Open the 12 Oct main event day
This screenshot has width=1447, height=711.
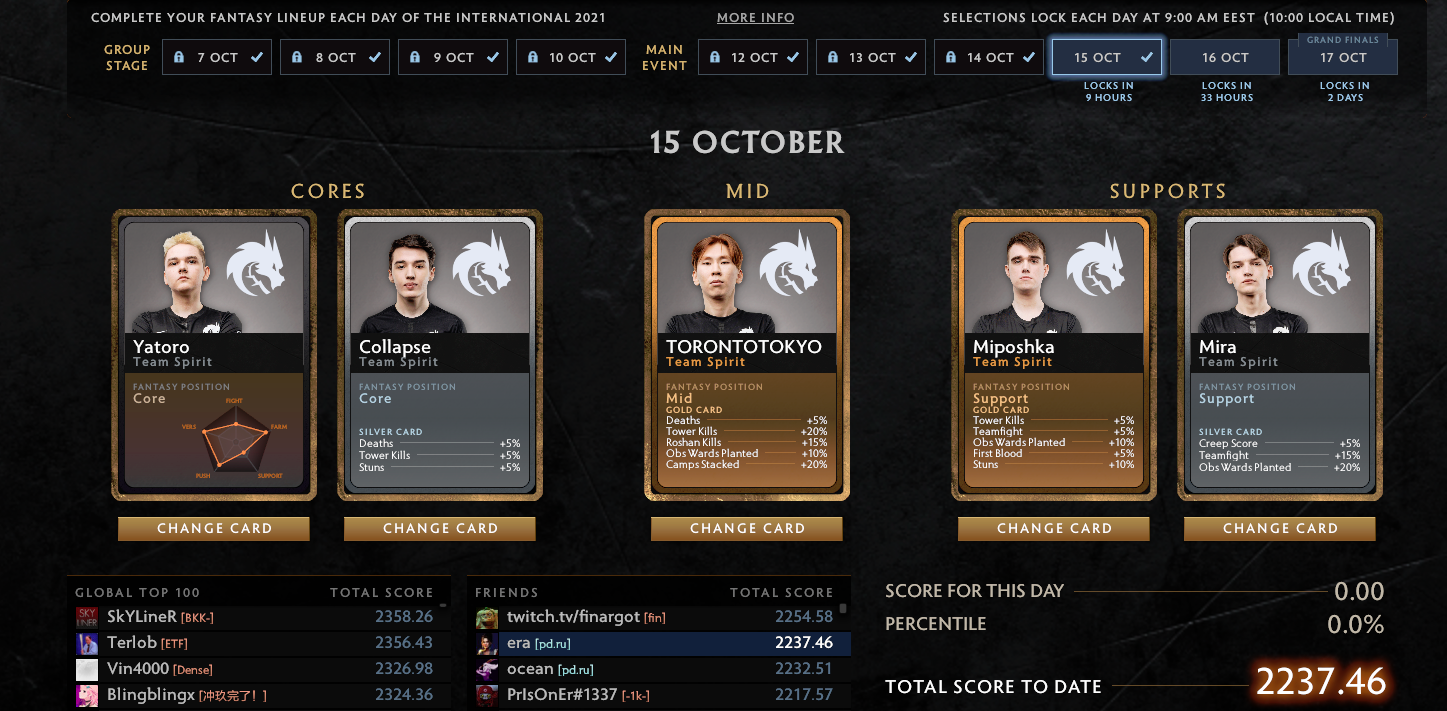[x=752, y=58]
